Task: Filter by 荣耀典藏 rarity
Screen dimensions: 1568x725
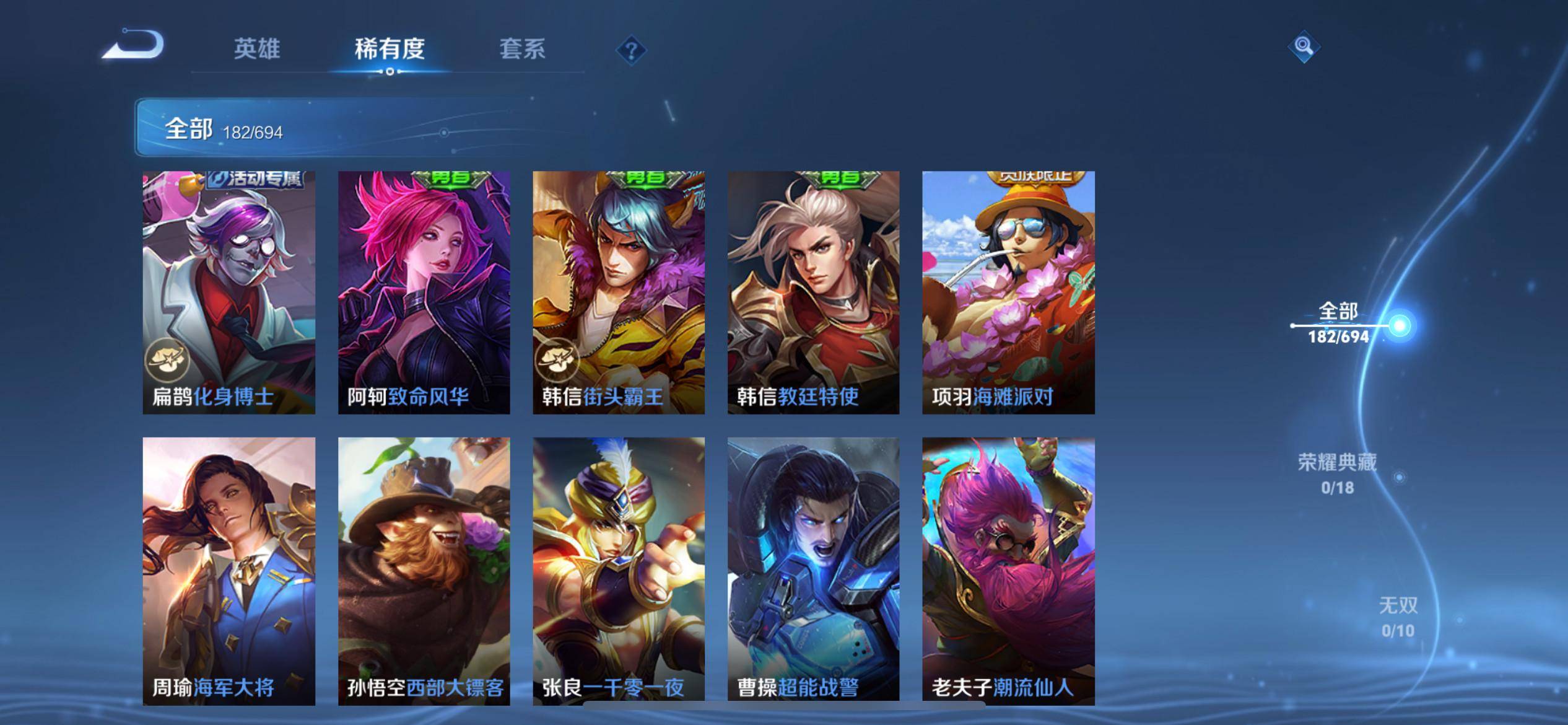Action: coord(1338,473)
